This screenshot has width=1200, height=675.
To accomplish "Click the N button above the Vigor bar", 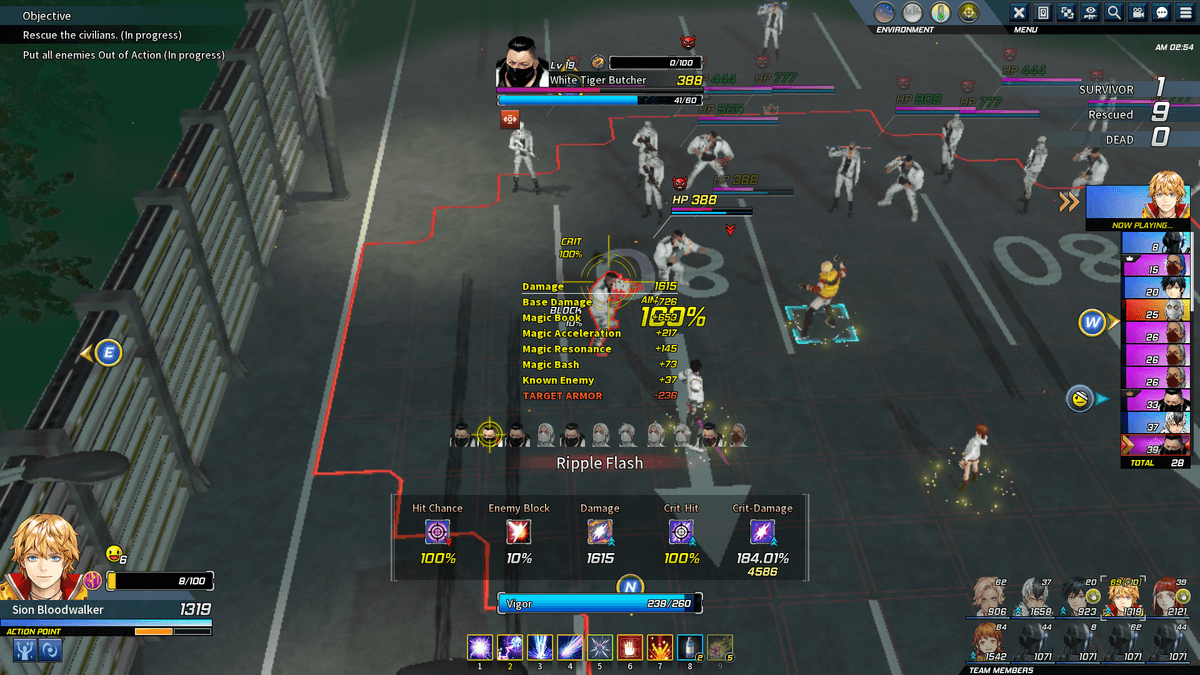I will pyautogui.click(x=630, y=586).
